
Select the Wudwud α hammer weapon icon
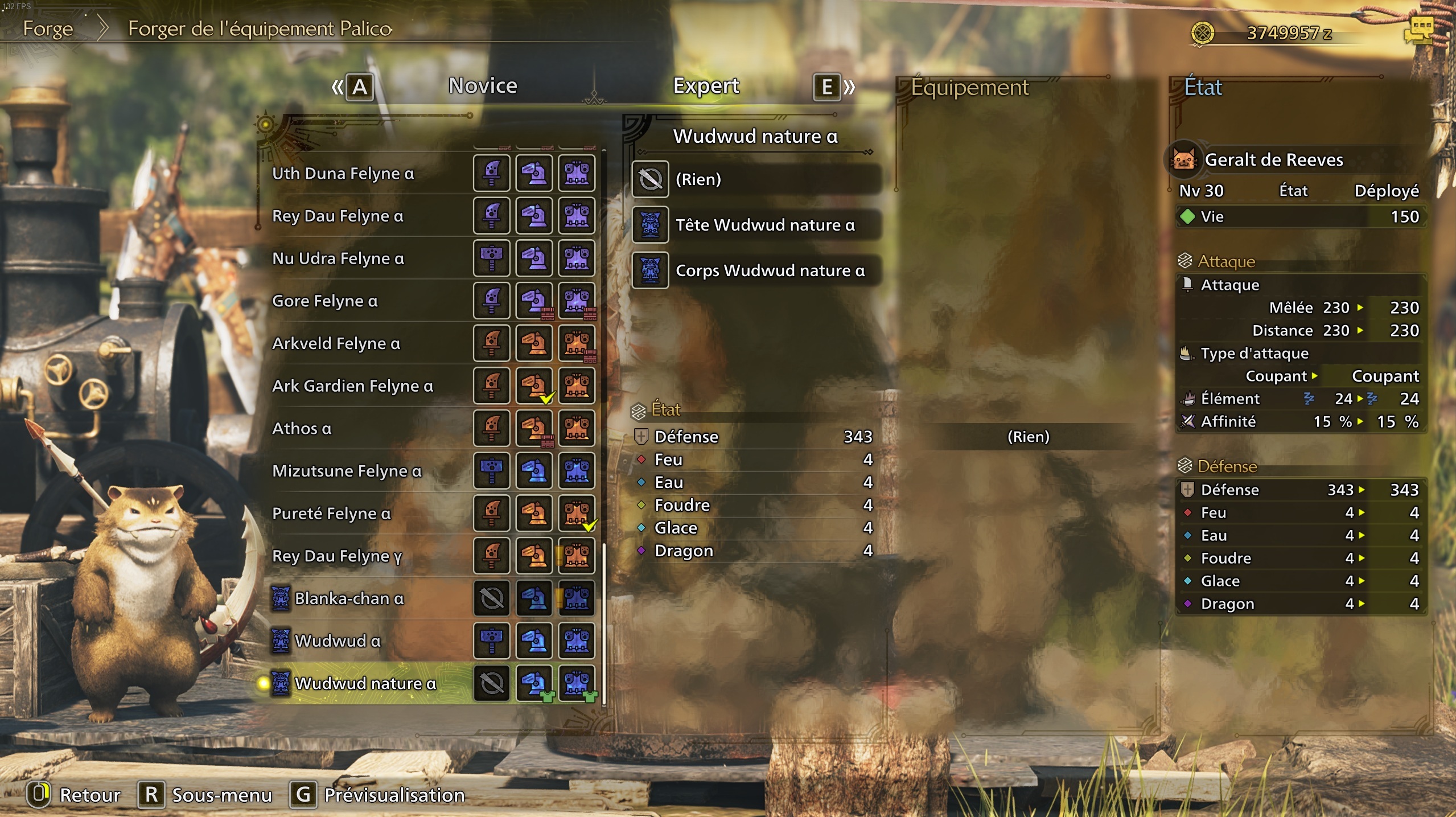[x=492, y=640]
